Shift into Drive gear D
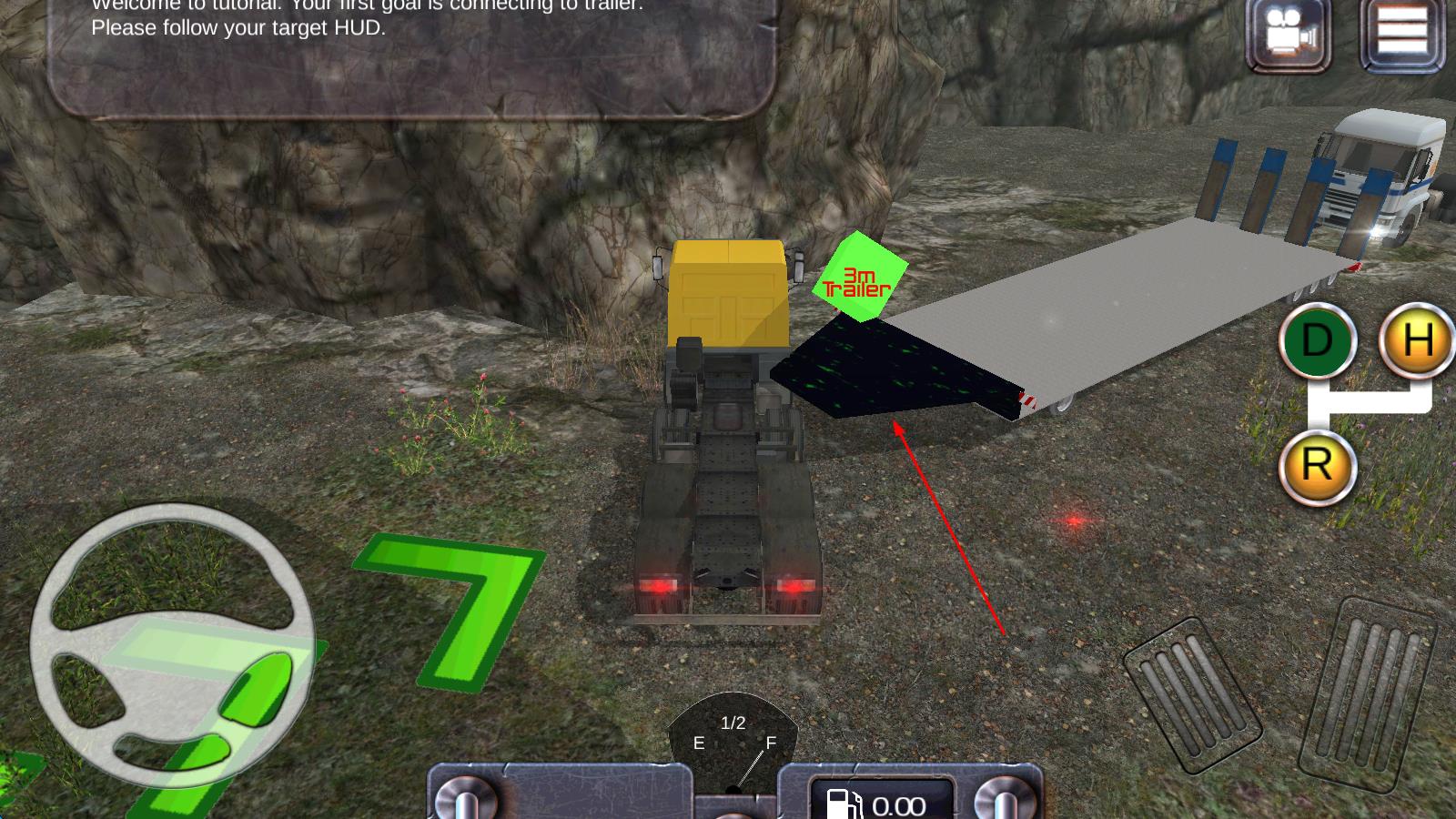 coord(1317,341)
